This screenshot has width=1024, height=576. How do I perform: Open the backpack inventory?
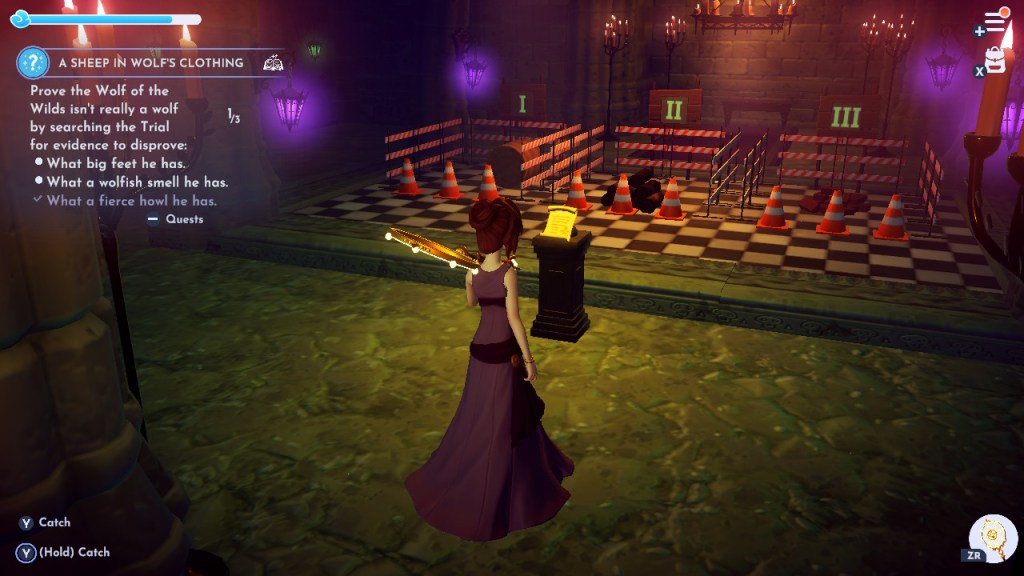995,59
